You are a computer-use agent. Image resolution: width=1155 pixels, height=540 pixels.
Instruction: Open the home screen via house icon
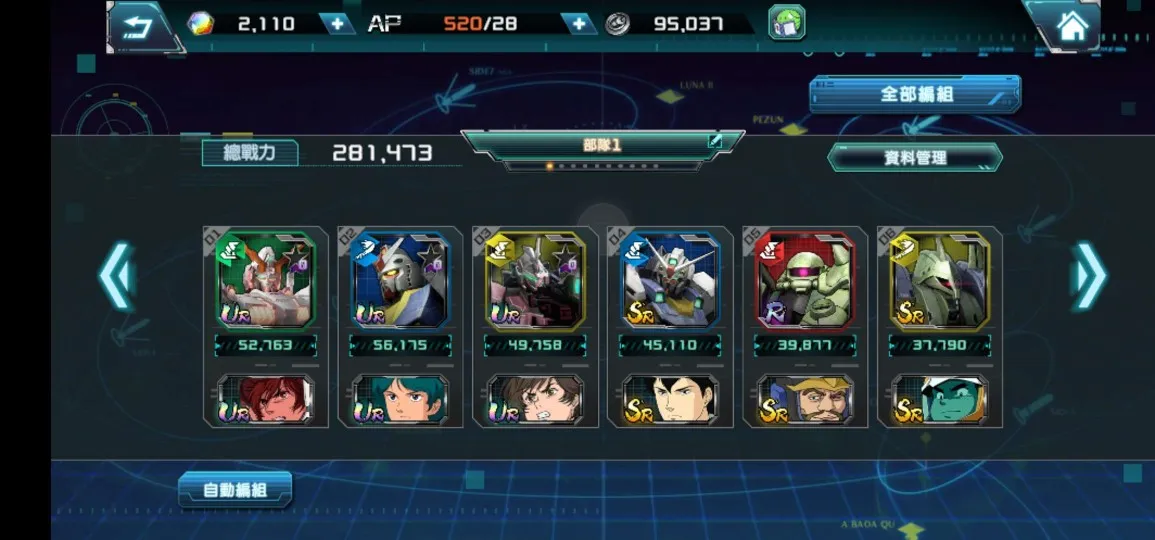[1072, 26]
